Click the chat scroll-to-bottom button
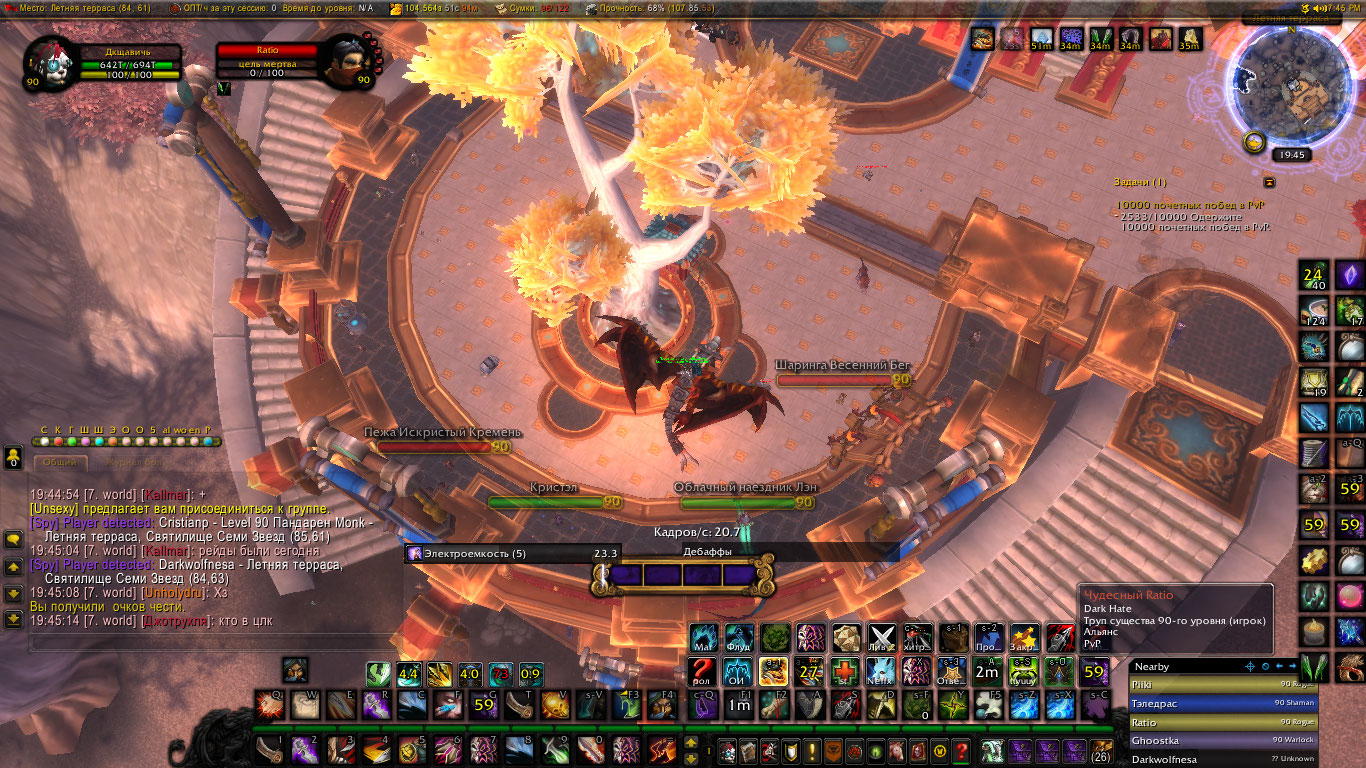Screen dimensions: 1366x768 pos(13,619)
